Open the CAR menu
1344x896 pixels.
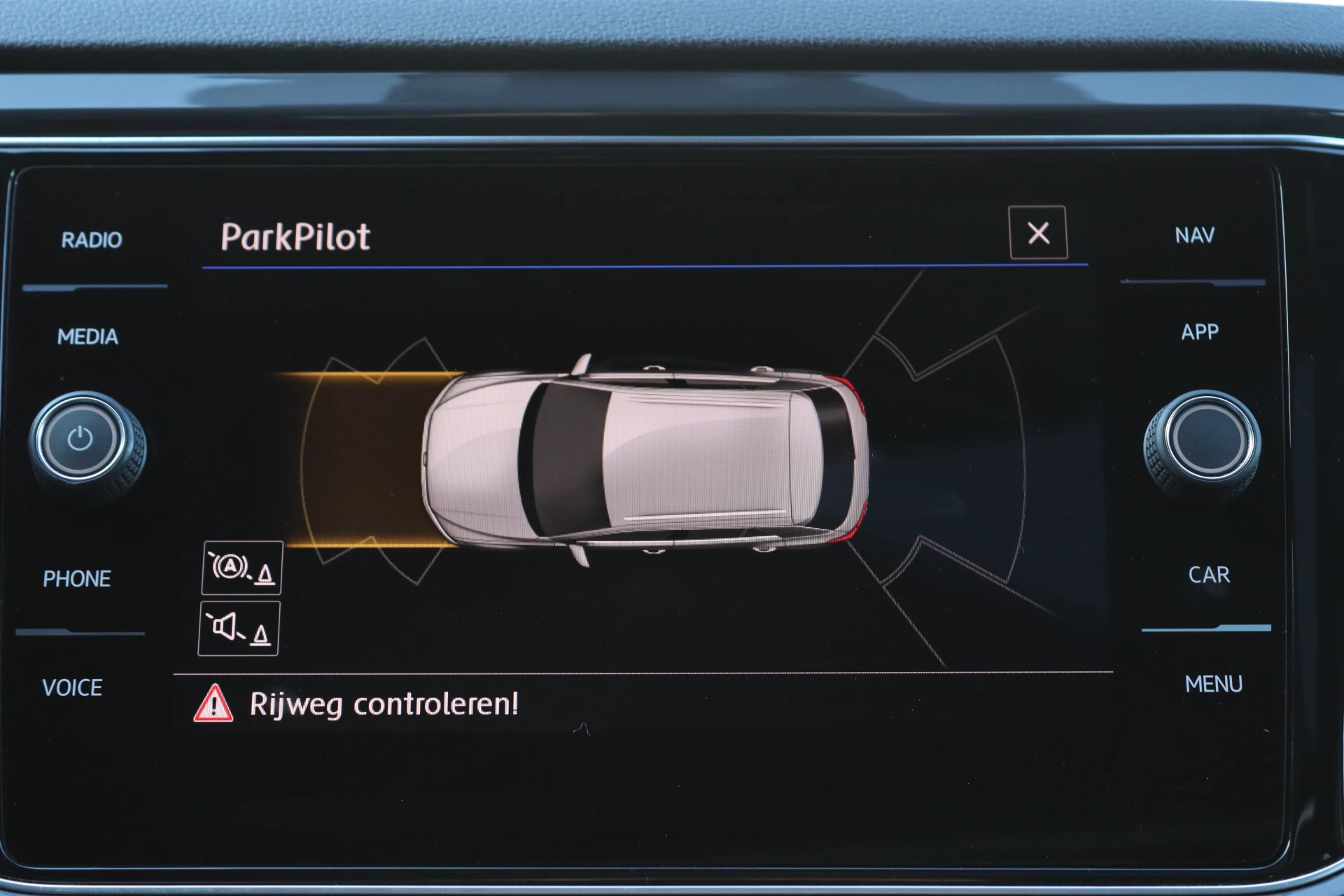coord(1208,575)
